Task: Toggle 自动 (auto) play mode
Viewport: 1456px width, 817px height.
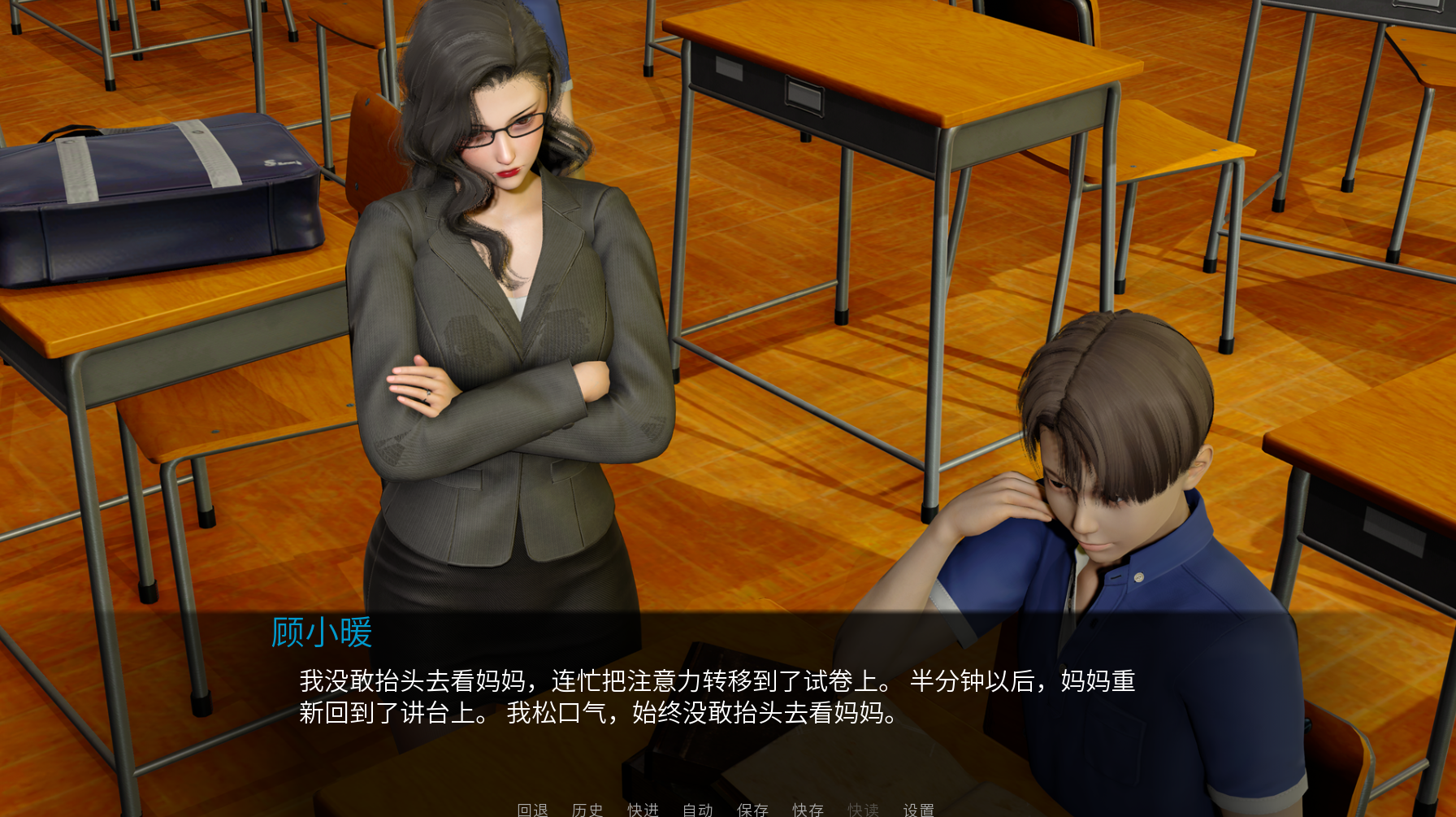Action: point(698,810)
